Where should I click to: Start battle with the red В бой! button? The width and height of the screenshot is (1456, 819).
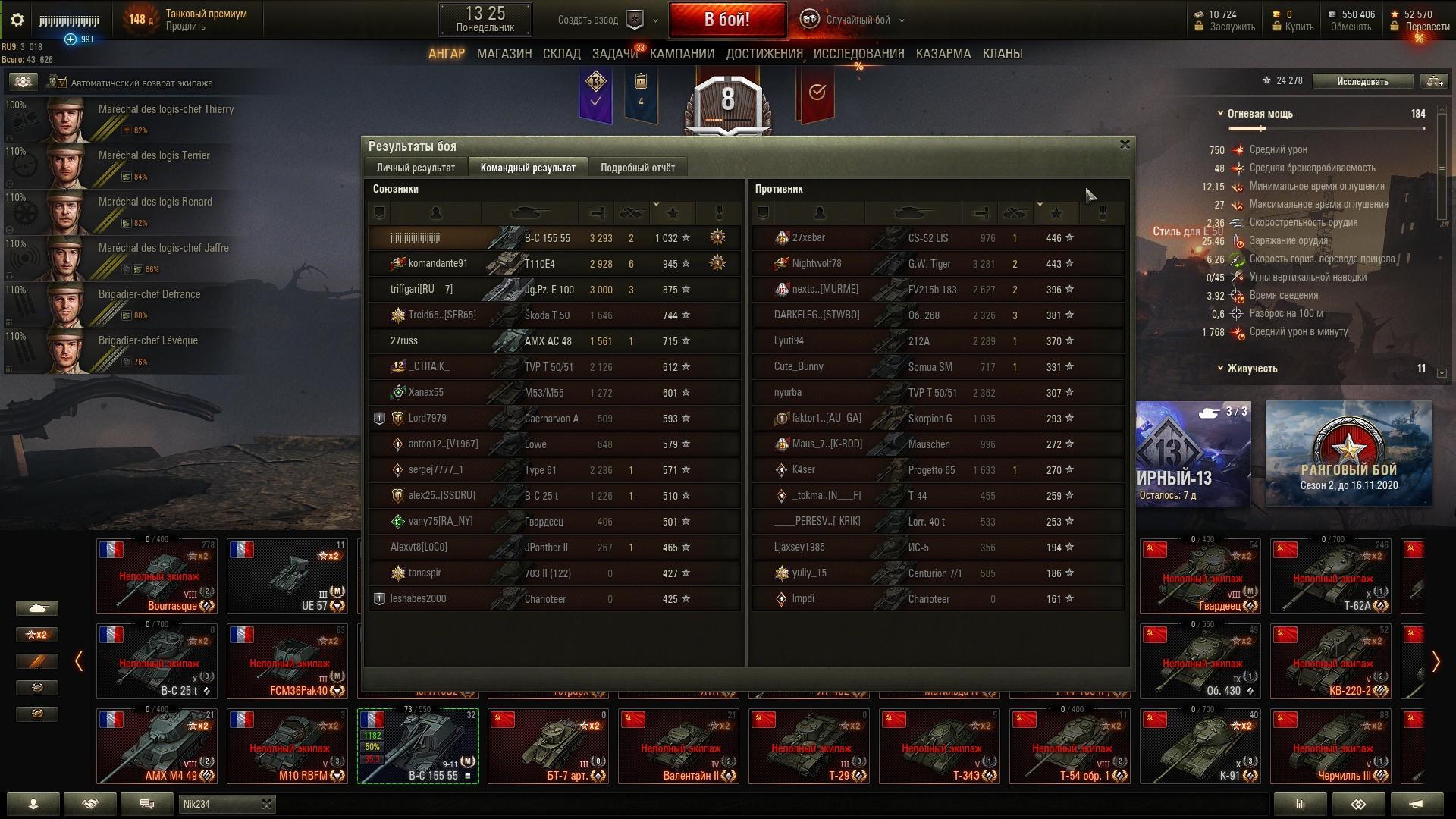pyautogui.click(x=726, y=20)
